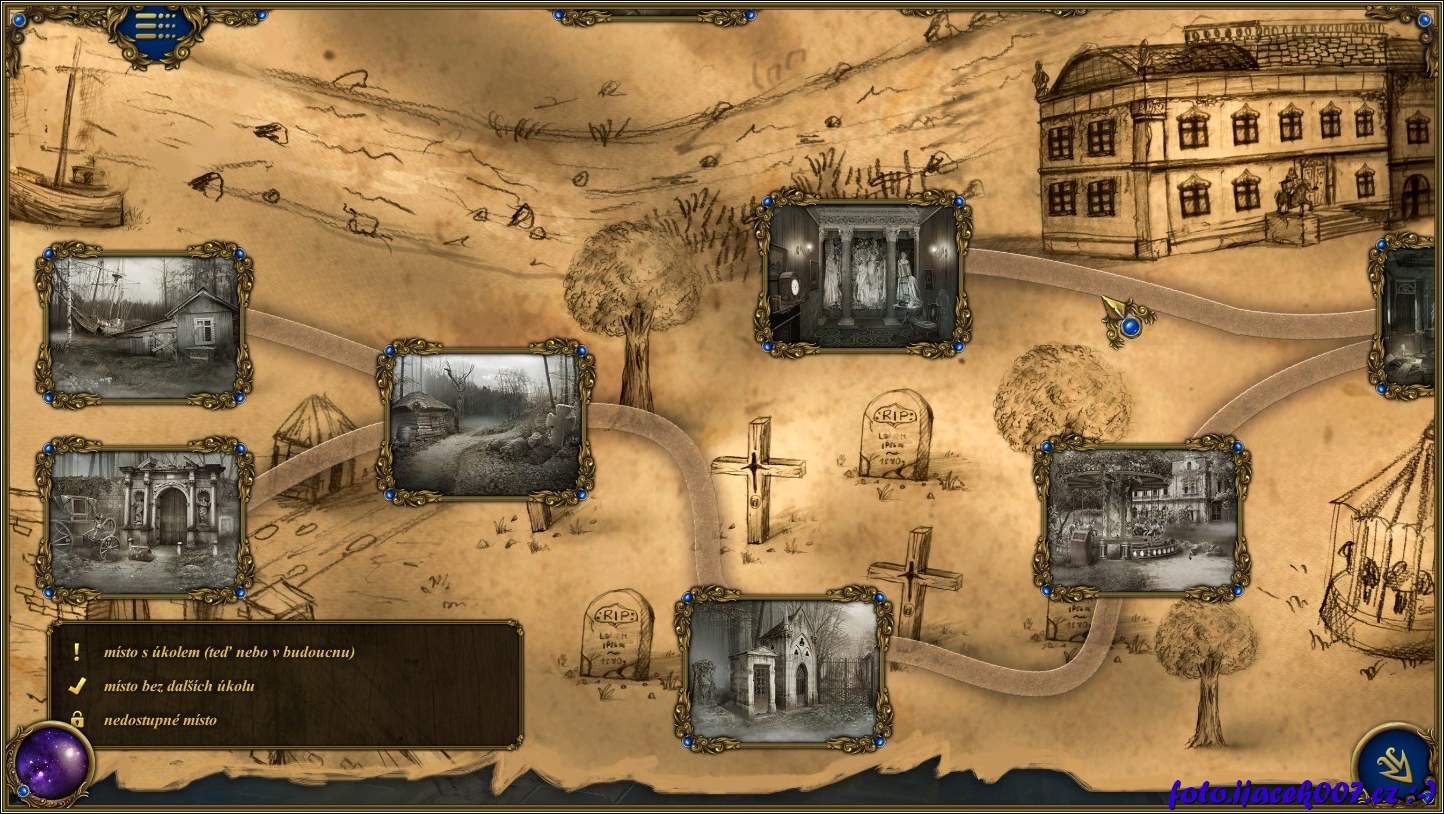This screenshot has height=814, width=1444.
Task: Travel to the shipwreck and wooden shack location
Action: pos(144,324)
